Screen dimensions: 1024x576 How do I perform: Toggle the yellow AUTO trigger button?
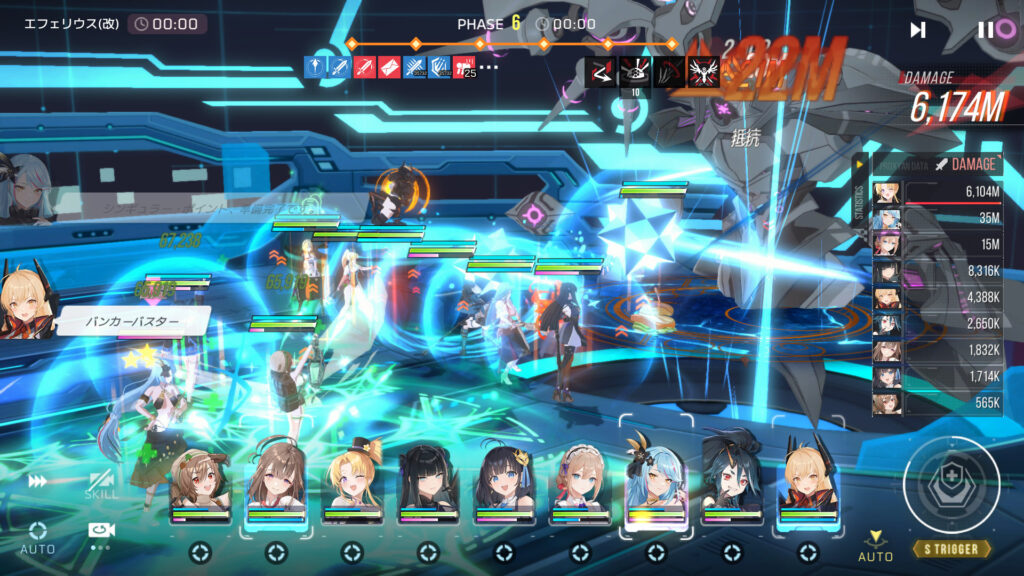[875, 545]
